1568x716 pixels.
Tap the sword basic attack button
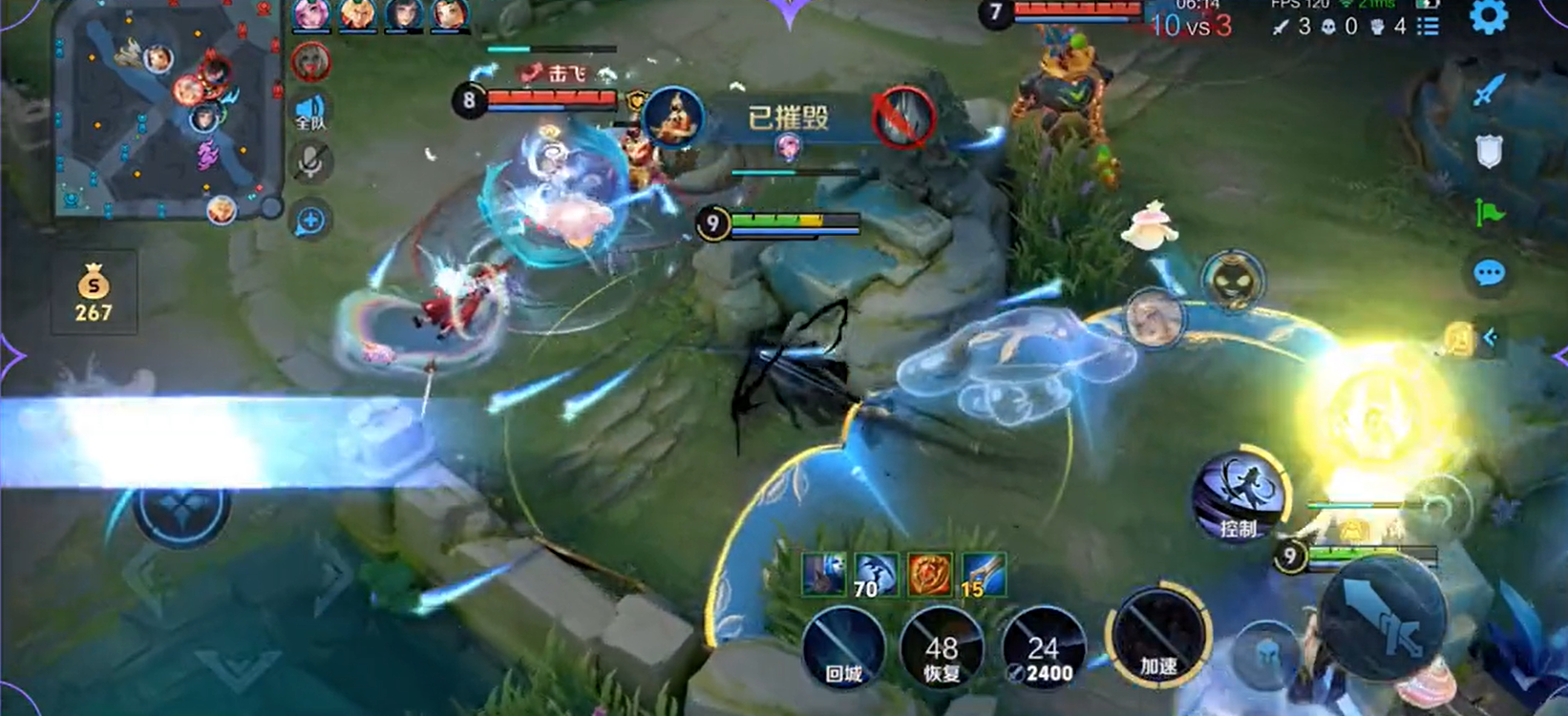click(1381, 616)
